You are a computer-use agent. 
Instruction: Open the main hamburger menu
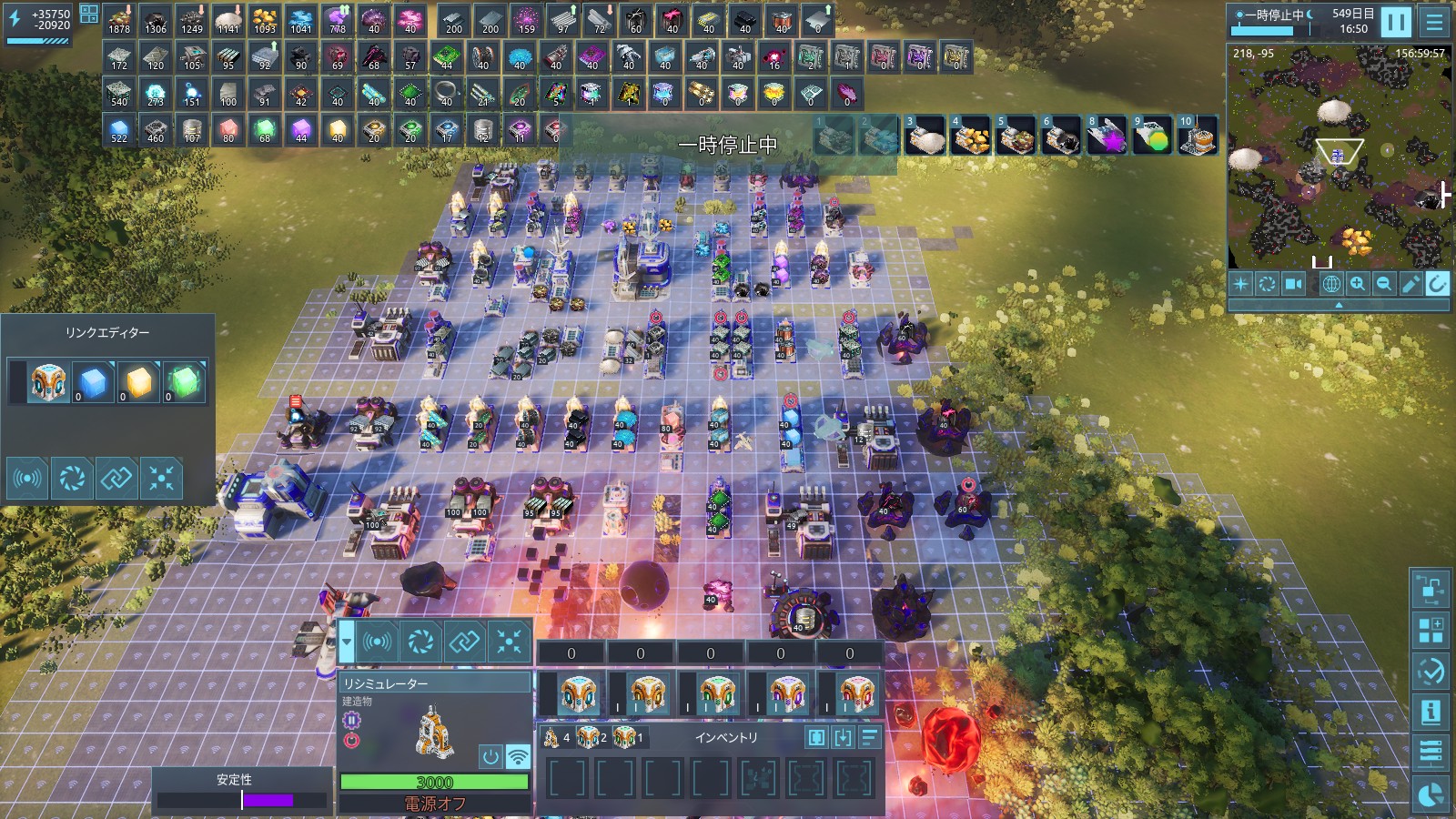pos(1435,22)
